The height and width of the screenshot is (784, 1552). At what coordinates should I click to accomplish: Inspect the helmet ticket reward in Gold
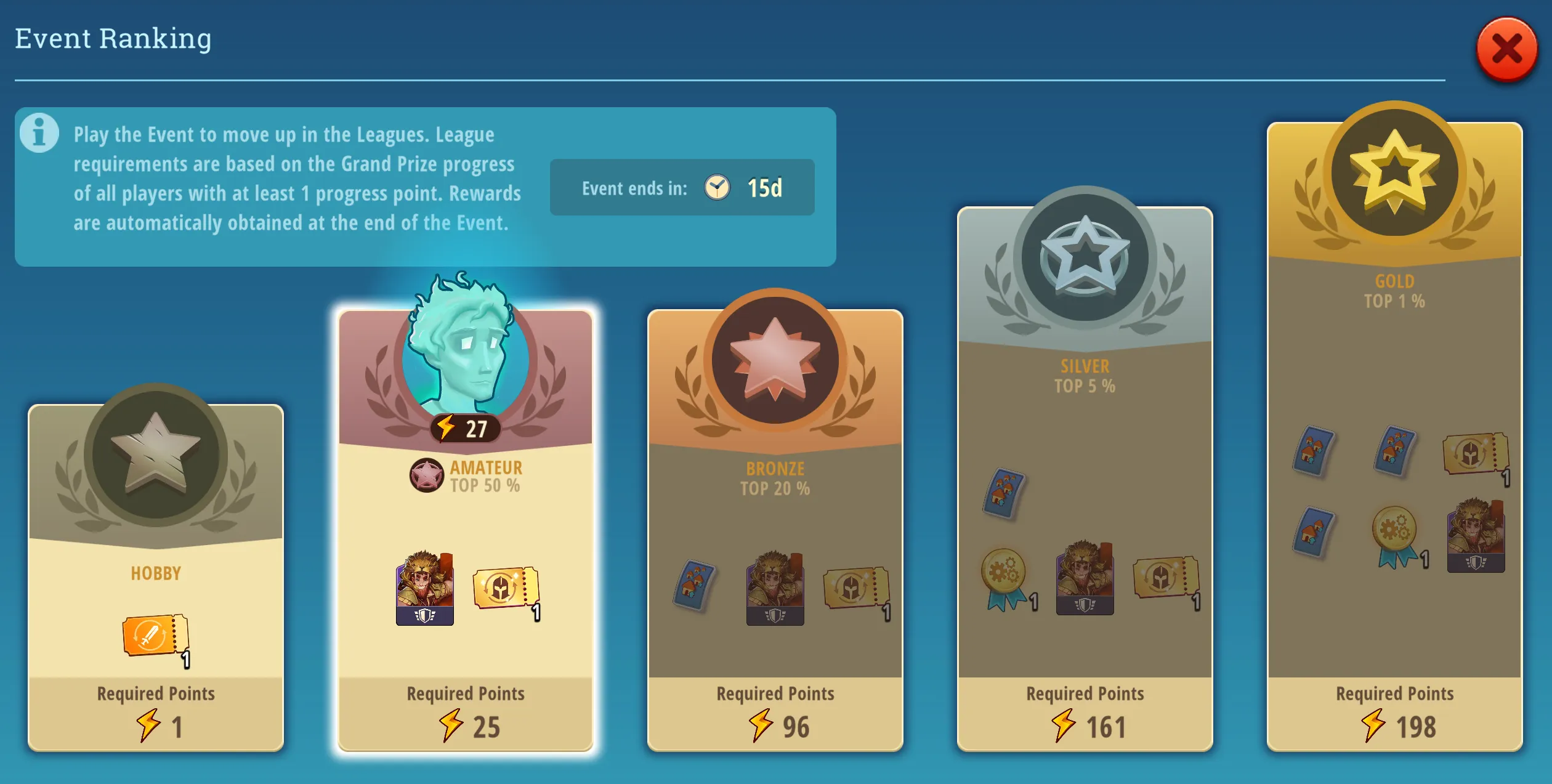tap(1474, 454)
